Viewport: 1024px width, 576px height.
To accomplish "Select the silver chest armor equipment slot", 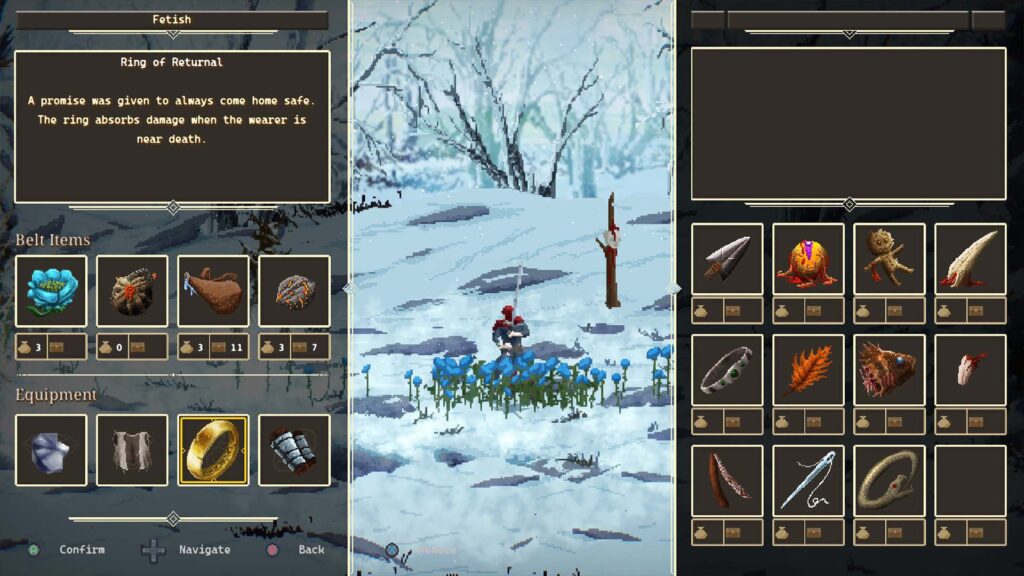I will (51, 450).
